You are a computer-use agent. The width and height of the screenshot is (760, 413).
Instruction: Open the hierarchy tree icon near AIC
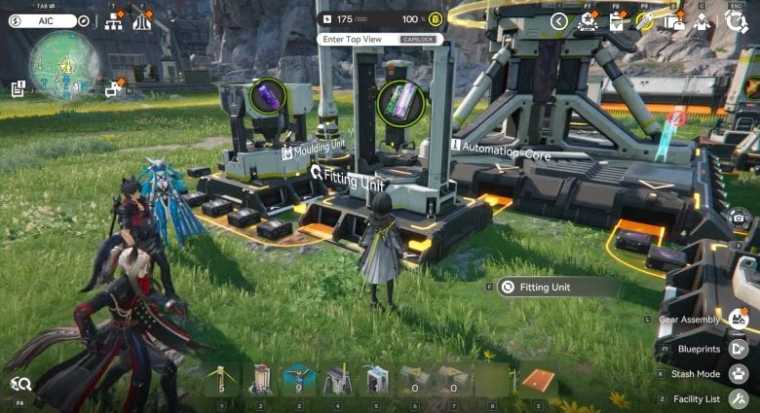pos(112,21)
